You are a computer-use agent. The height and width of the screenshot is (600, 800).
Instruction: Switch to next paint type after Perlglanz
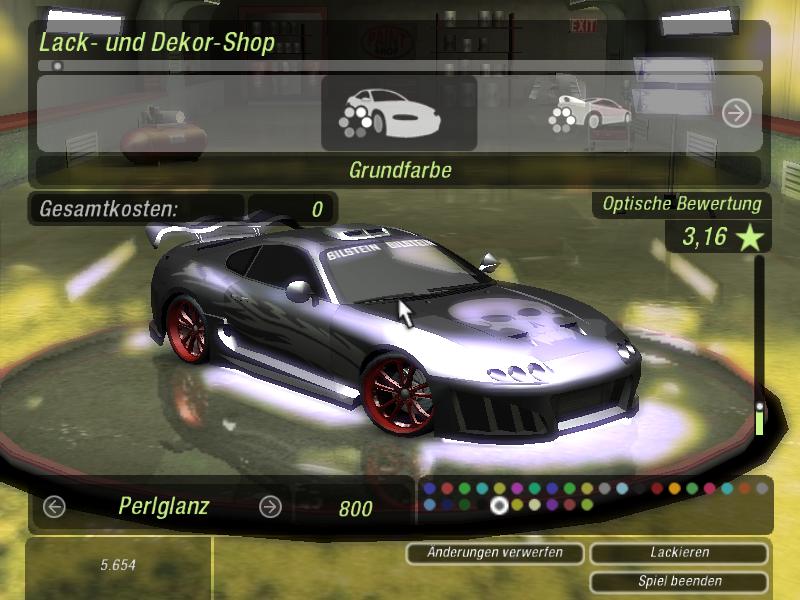(x=269, y=507)
